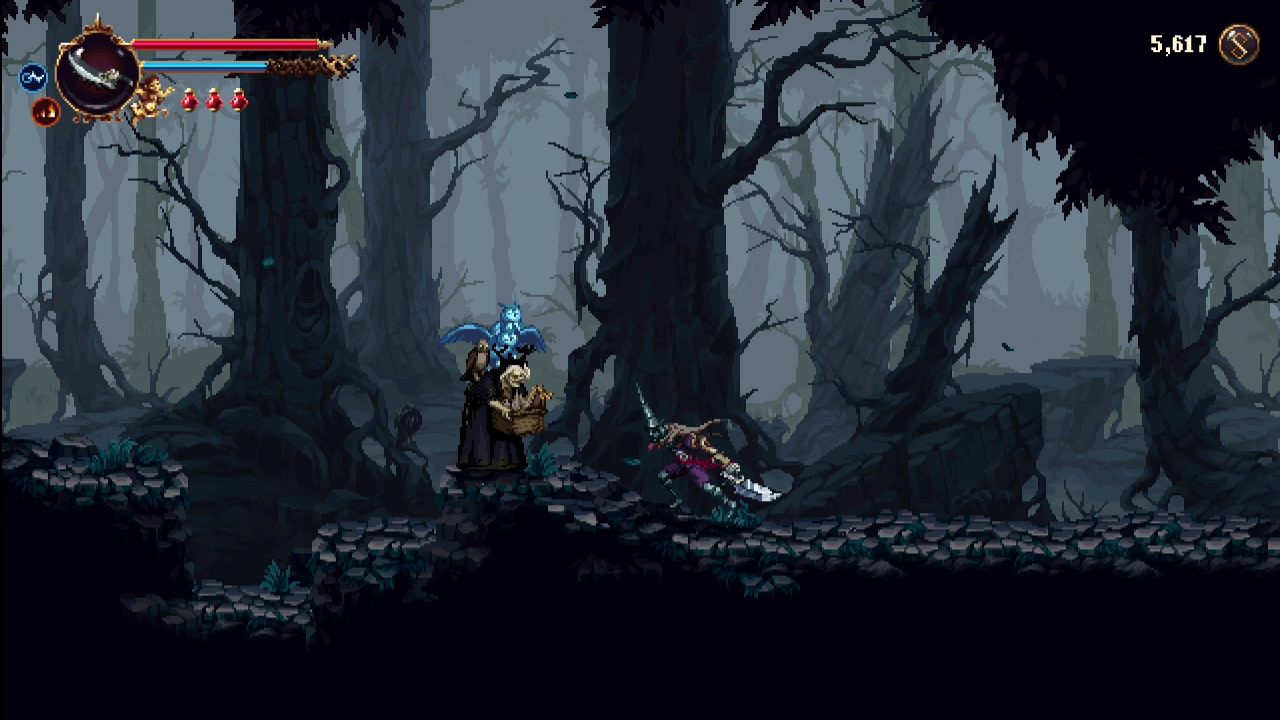Select the rightmost red healing flask
This screenshot has width=1280, height=720.
pyautogui.click(x=238, y=100)
